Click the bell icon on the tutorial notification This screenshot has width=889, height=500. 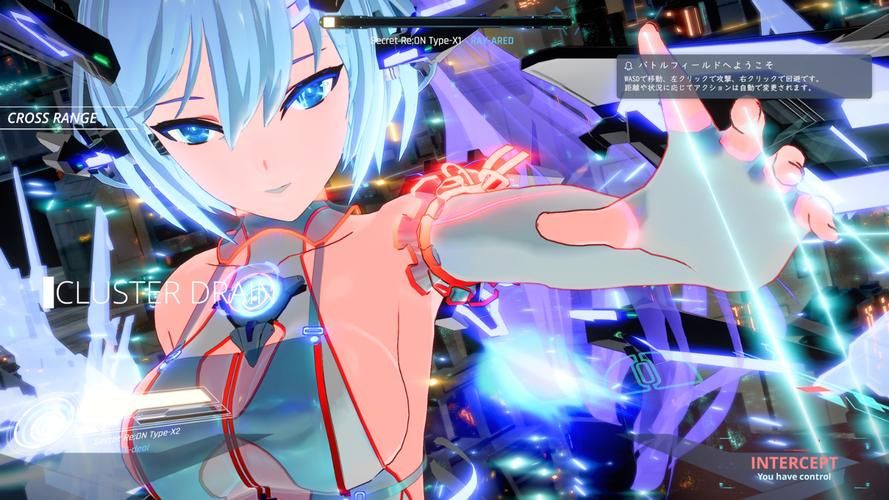pyautogui.click(x=627, y=63)
